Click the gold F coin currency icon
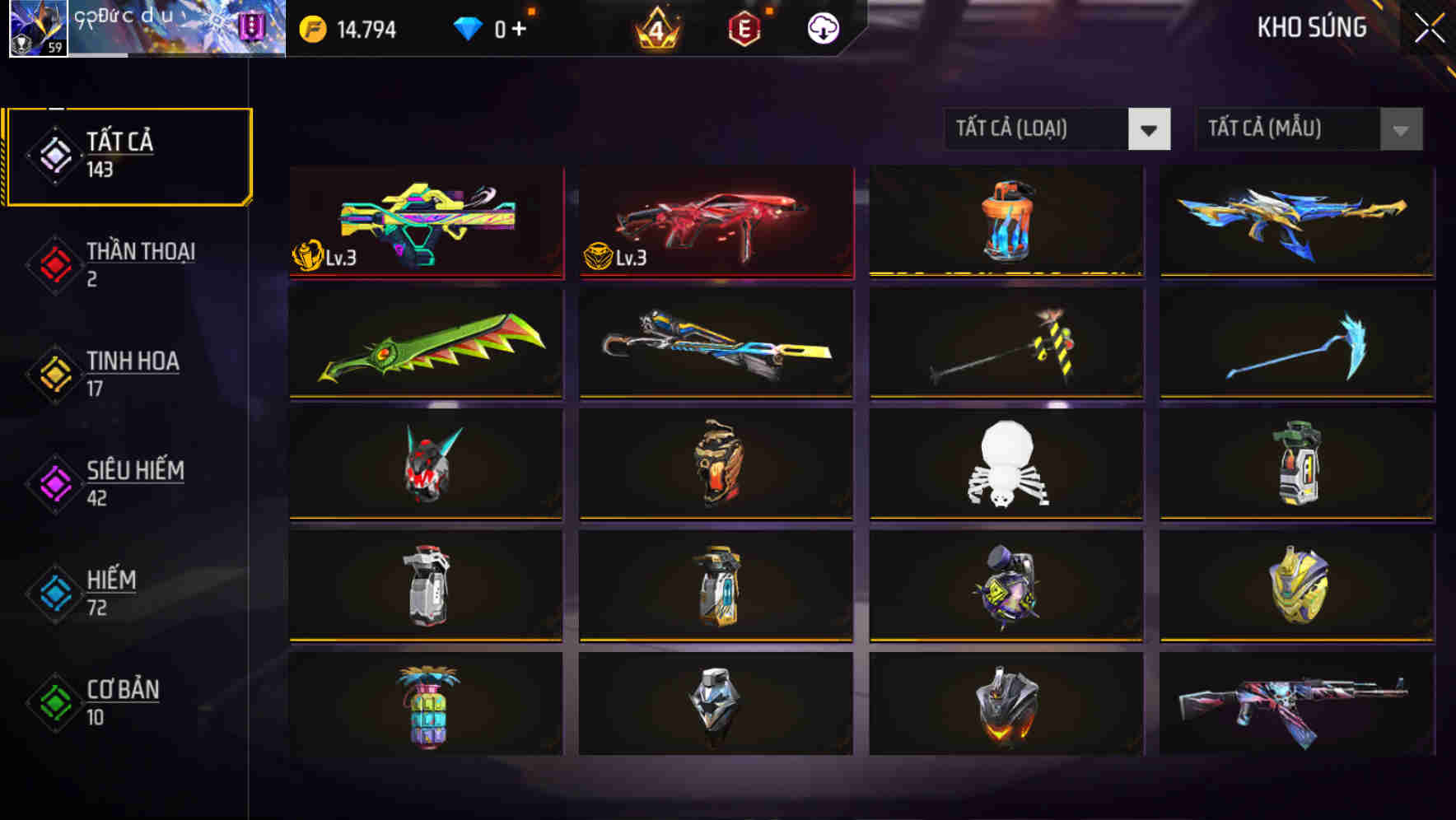 pos(313,28)
